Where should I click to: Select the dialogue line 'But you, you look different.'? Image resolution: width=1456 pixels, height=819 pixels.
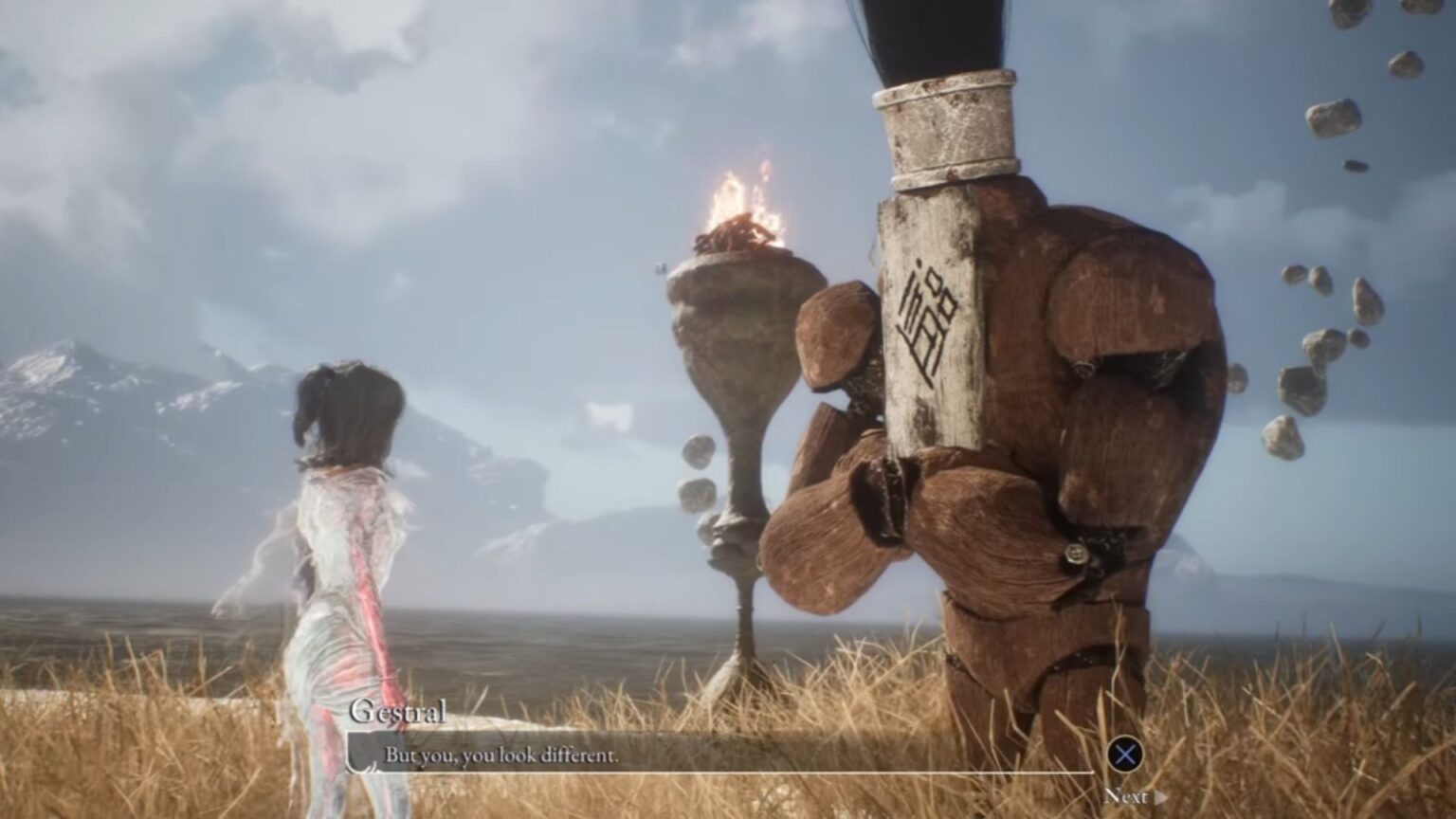point(500,755)
